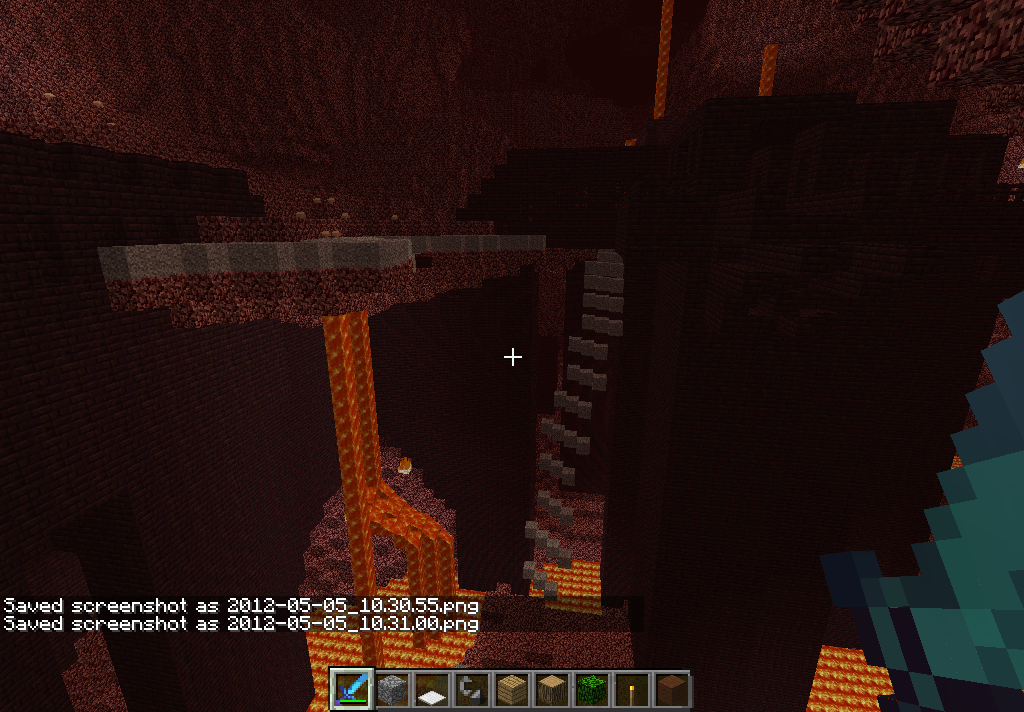Select the diamond sword hotbar slot
The image size is (1024, 712).
click(352, 690)
